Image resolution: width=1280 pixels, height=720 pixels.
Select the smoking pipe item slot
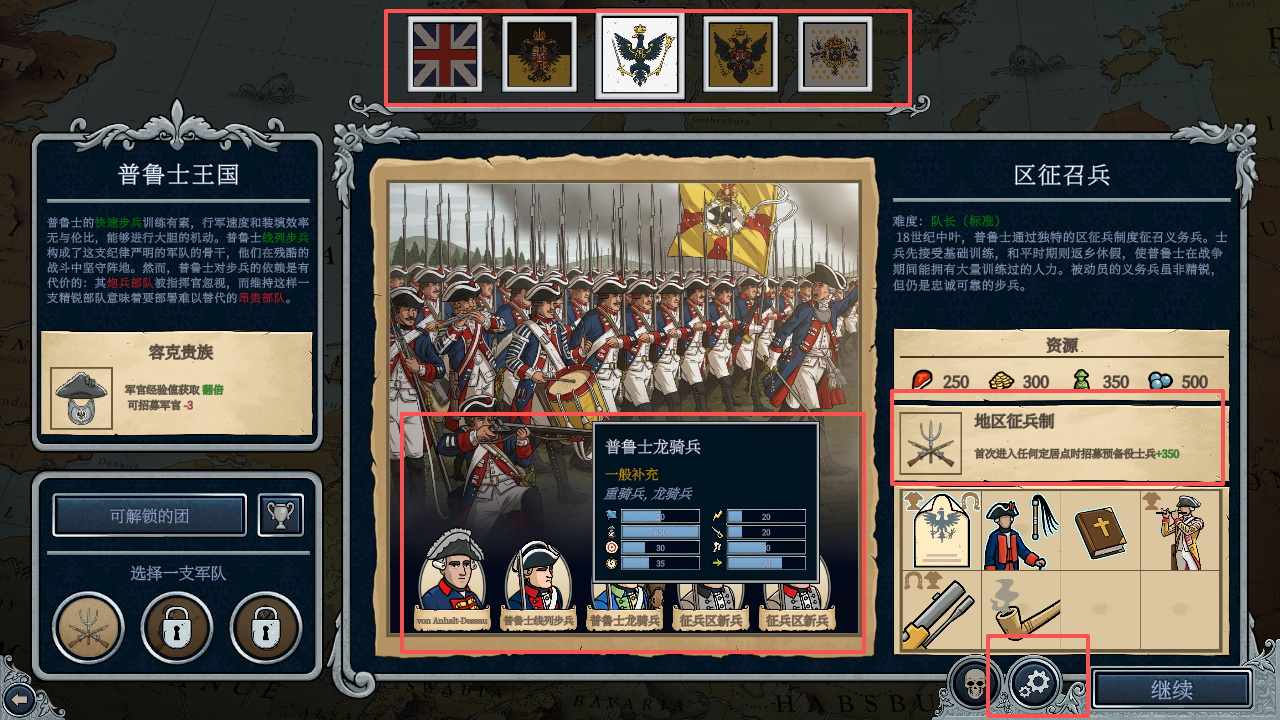[1020, 610]
